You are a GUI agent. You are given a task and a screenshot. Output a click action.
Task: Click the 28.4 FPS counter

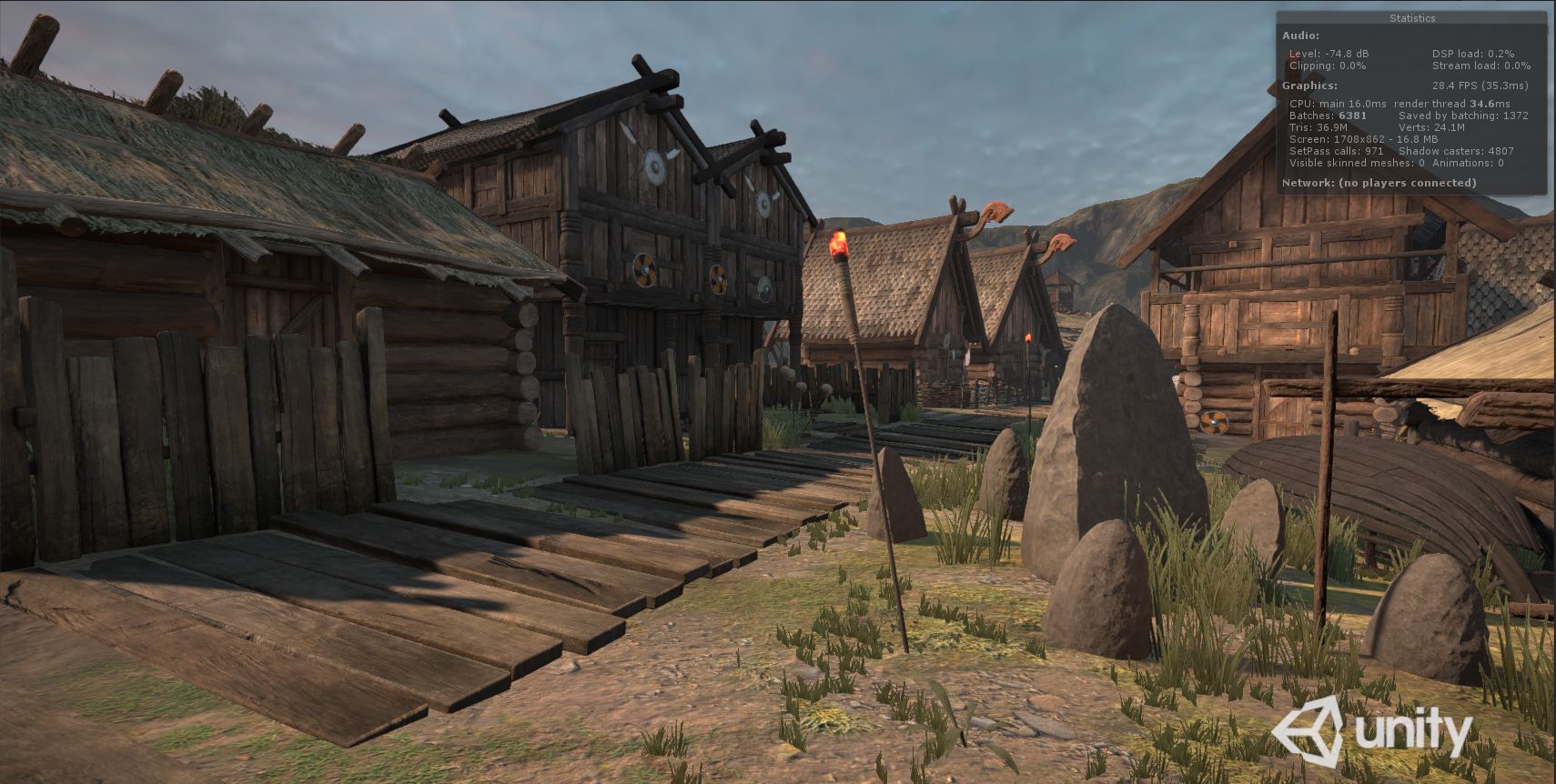pos(1480,85)
